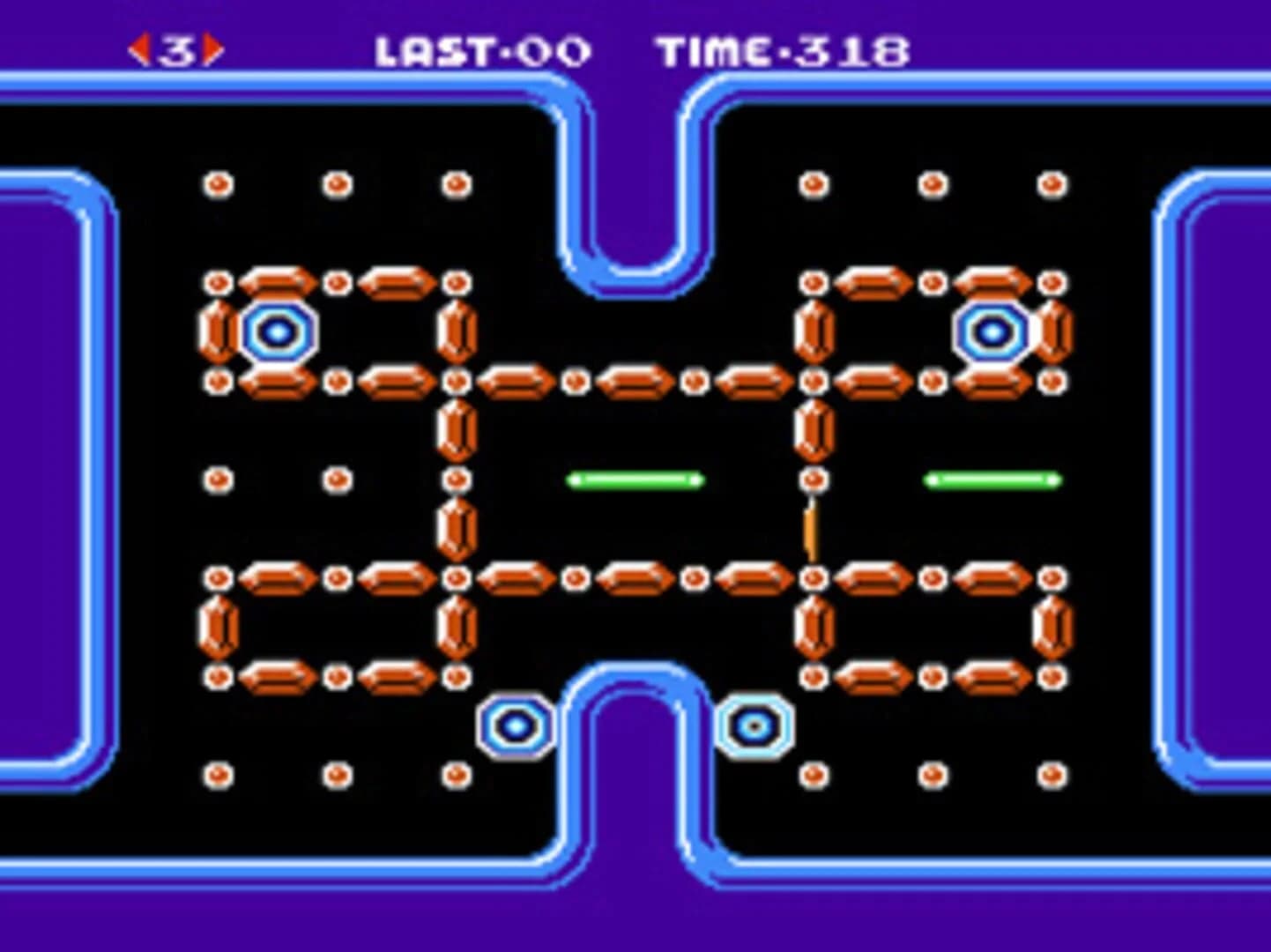Select the orange player character Bubbles
Screen dimensions: 1271x952
click(x=808, y=531)
